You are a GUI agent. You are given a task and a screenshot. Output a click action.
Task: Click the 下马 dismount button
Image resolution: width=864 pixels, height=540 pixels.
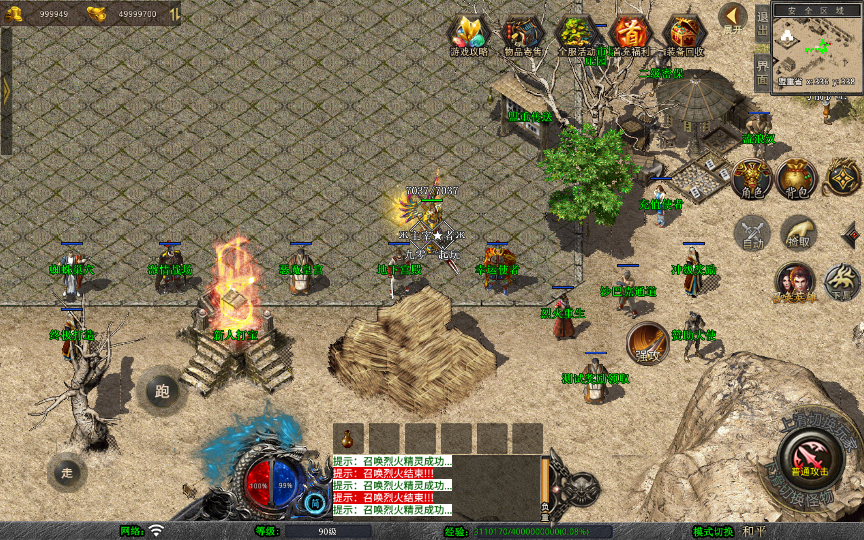coord(842,281)
